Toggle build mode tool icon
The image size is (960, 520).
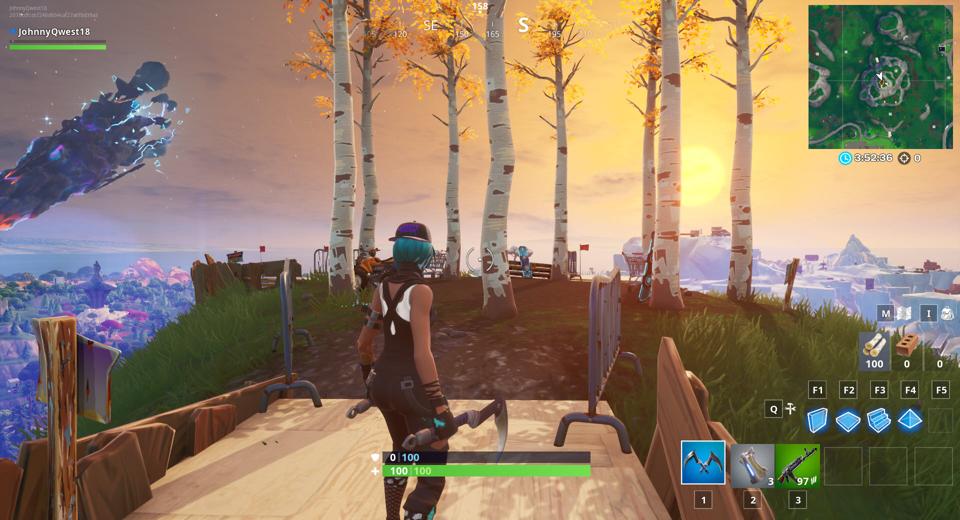tap(790, 408)
